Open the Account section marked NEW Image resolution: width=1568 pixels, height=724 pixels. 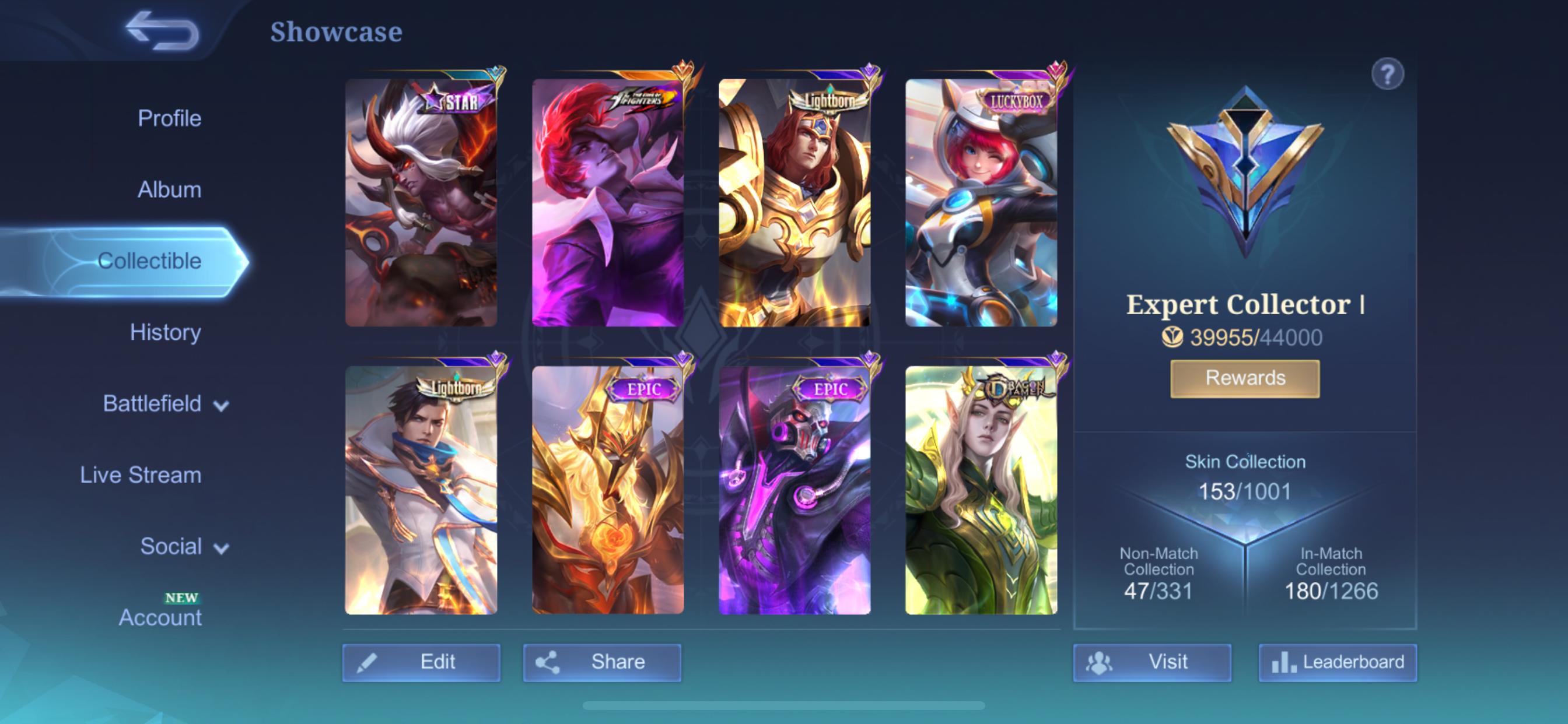[x=160, y=616]
